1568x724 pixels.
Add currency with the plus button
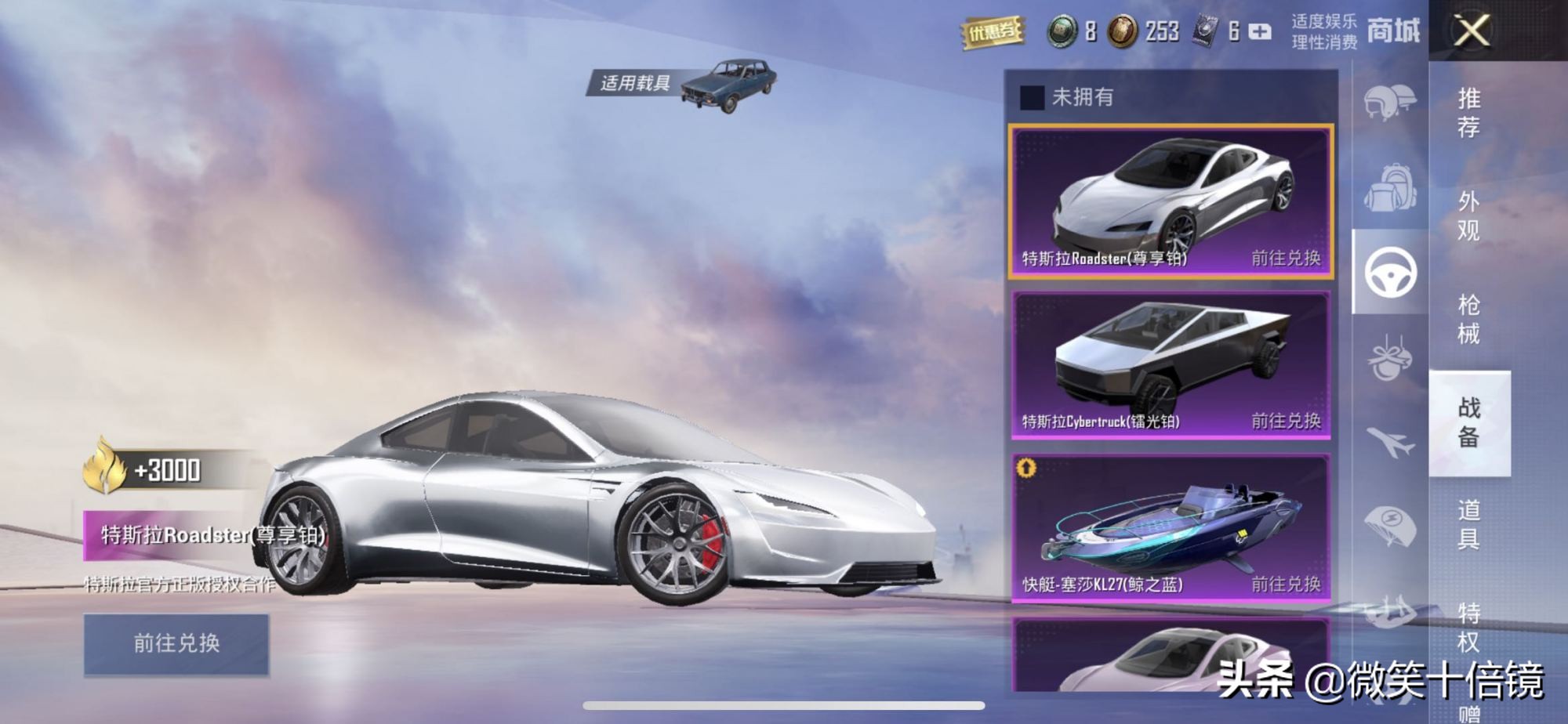point(1259,31)
